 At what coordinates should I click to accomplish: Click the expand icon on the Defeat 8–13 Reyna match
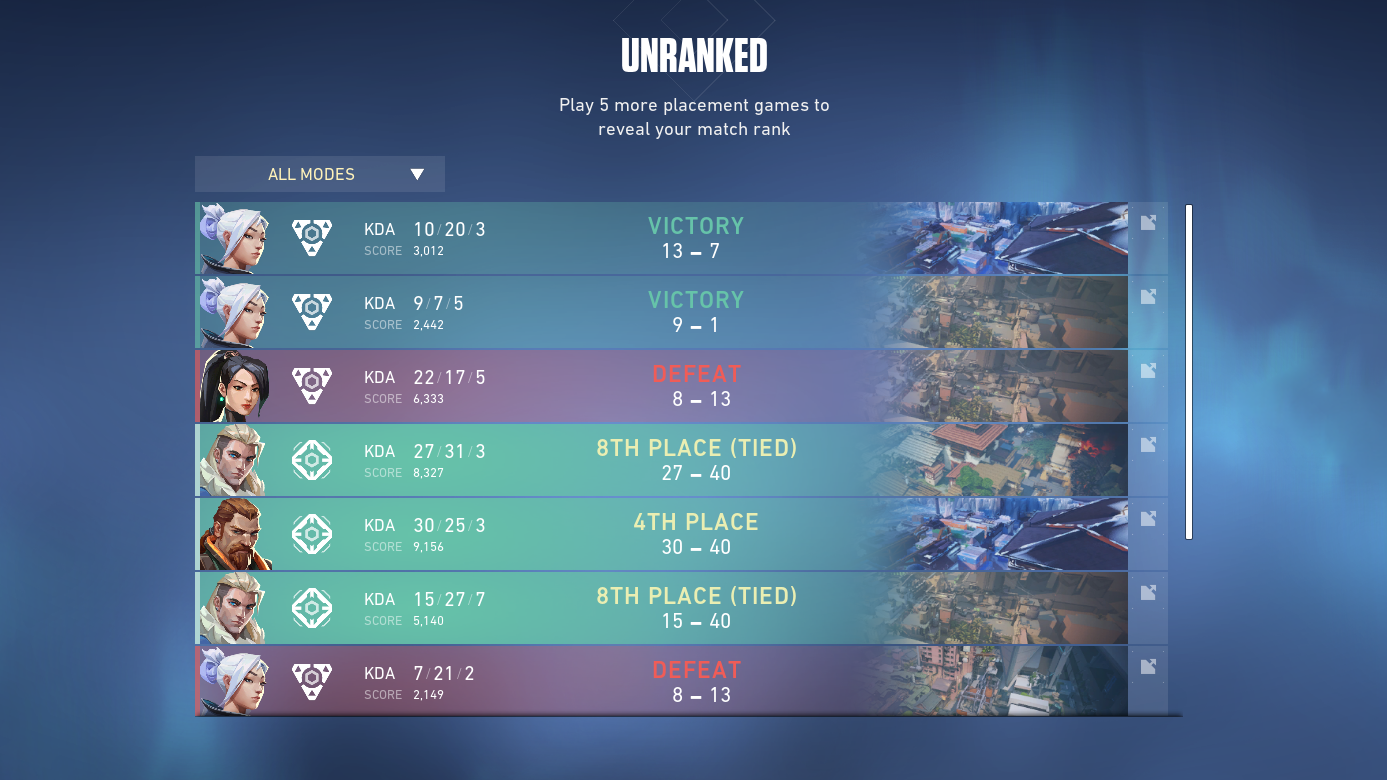tap(1148, 370)
